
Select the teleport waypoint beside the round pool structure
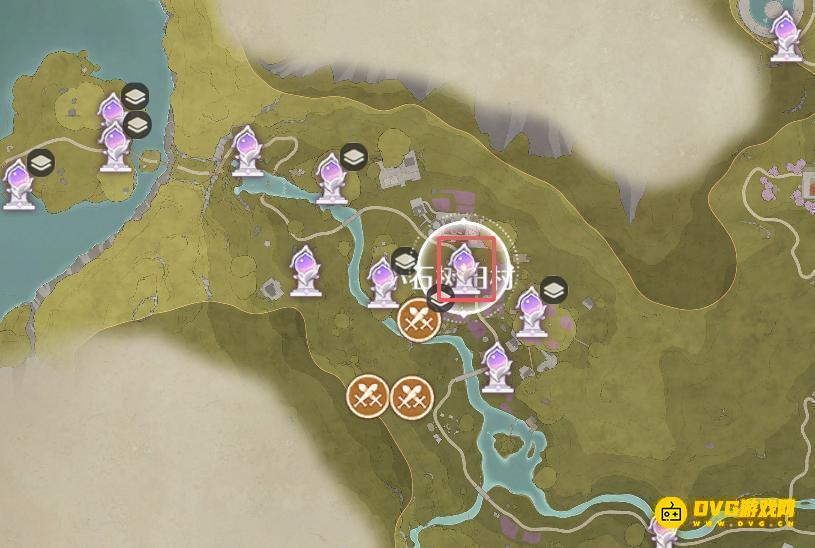point(785,35)
